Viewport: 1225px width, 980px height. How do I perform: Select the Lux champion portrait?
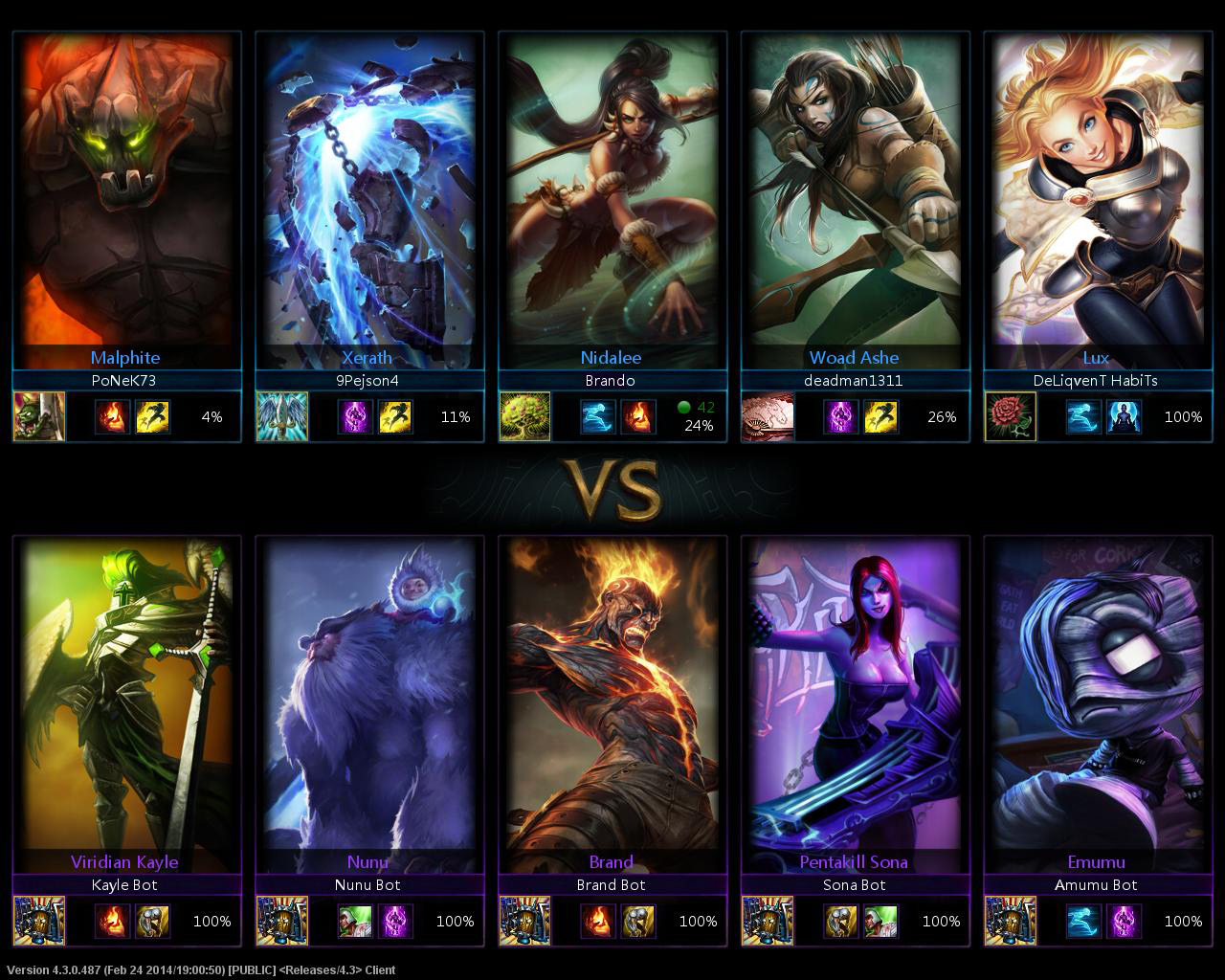[x=1098, y=191]
